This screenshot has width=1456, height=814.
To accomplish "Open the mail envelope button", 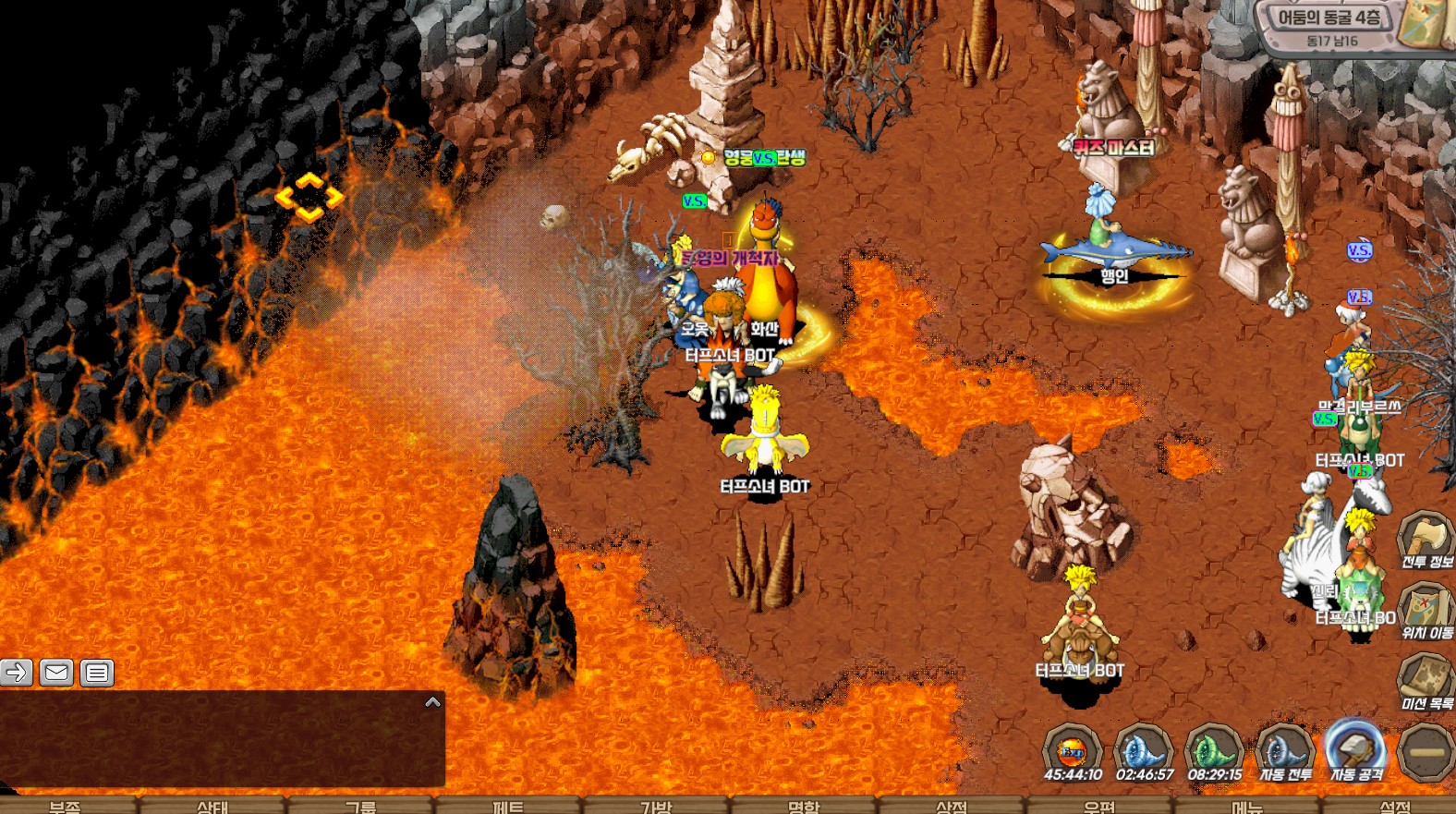I will pos(56,673).
